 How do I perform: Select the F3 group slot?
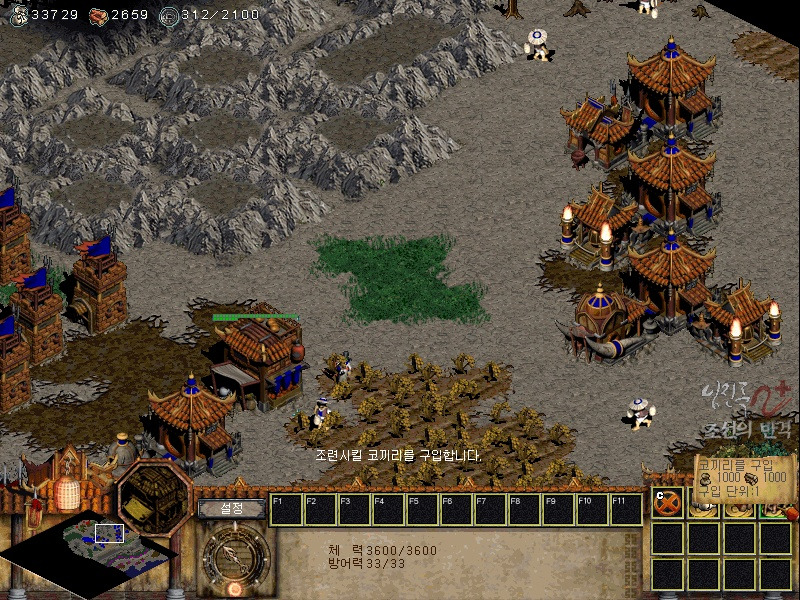(355, 509)
